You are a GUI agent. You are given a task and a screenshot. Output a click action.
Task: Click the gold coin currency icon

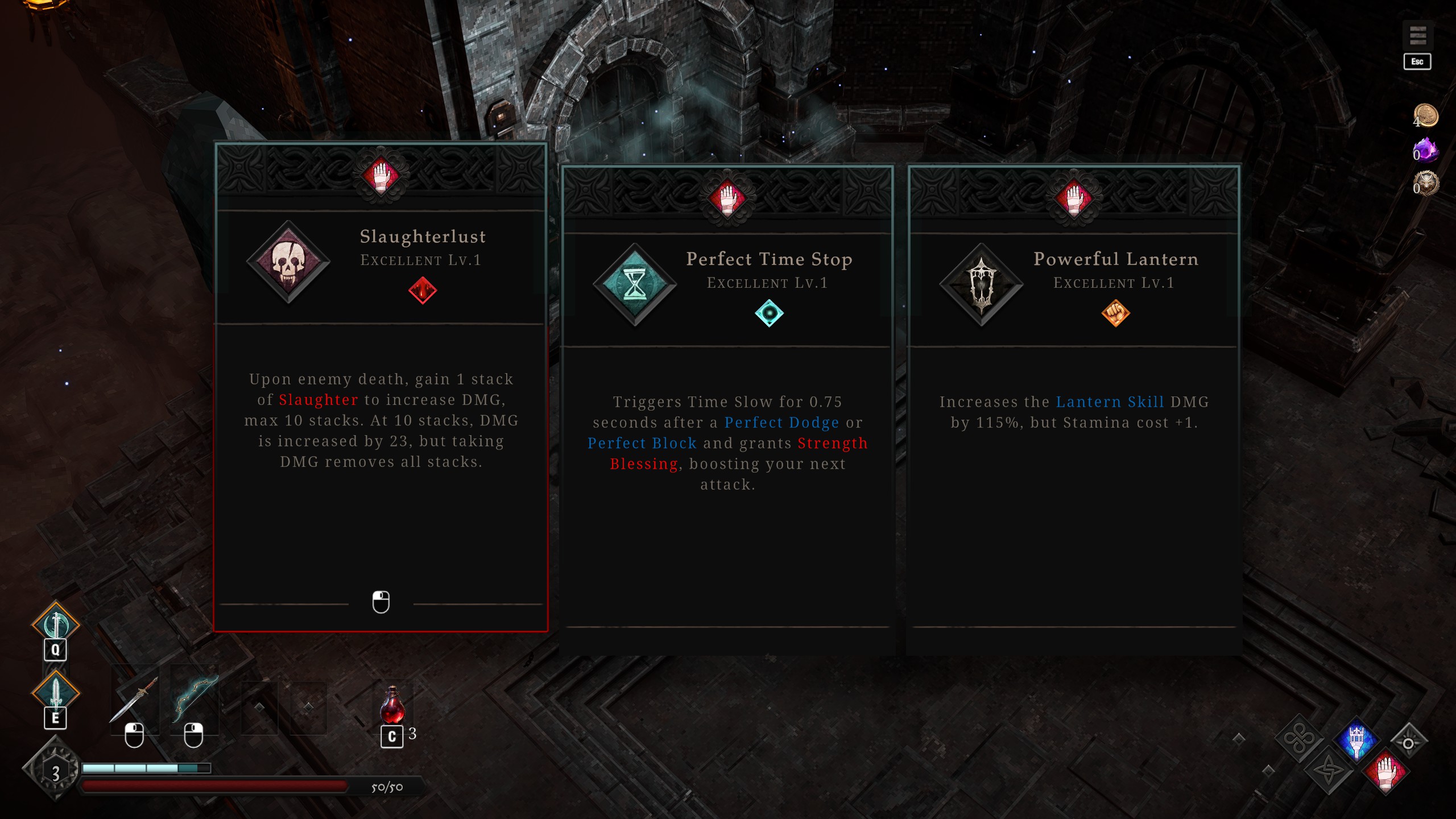[x=1426, y=115]
